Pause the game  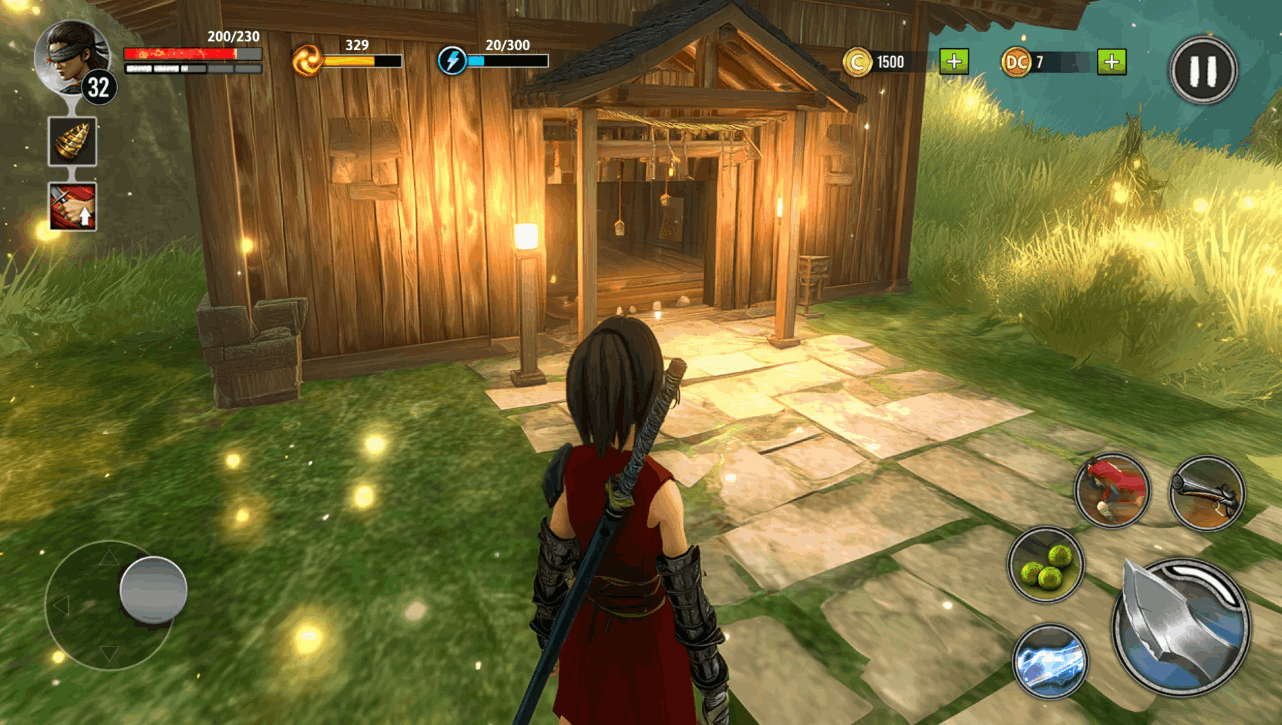tap(1204, 70)
